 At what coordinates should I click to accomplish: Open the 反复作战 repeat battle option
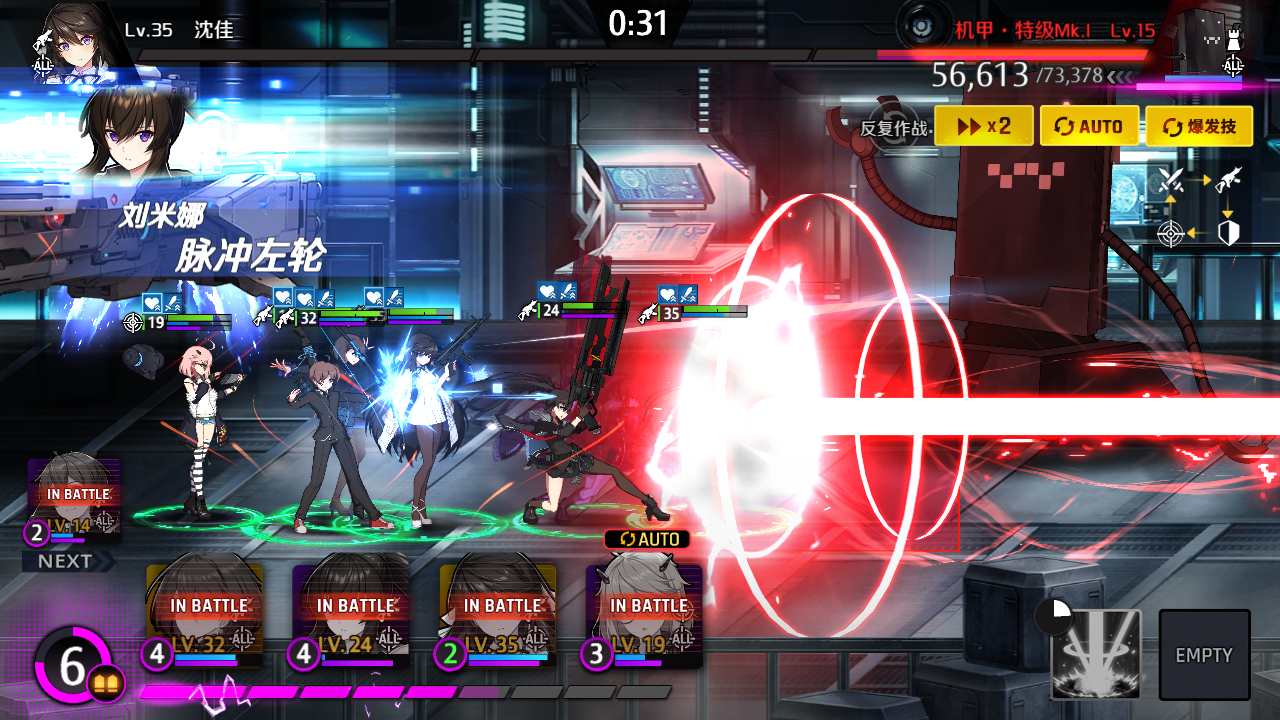pos(893,128)
